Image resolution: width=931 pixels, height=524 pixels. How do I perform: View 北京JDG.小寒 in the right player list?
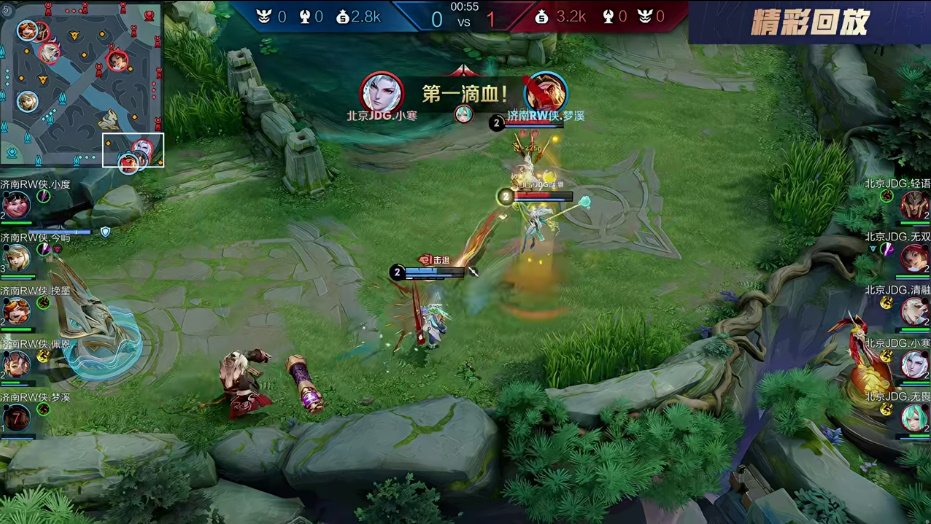[914, 364]
